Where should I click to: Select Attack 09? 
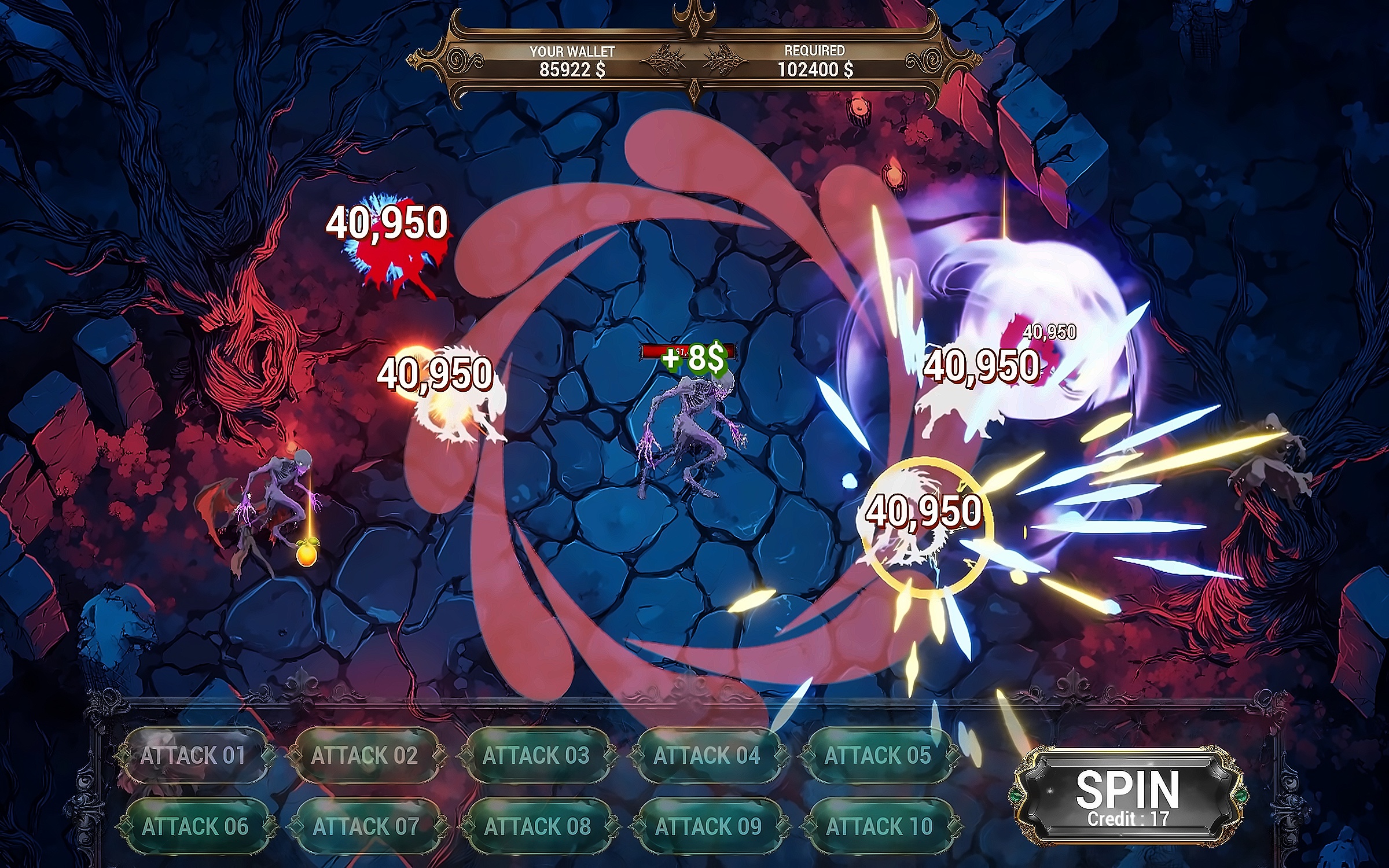pos(708,826)
